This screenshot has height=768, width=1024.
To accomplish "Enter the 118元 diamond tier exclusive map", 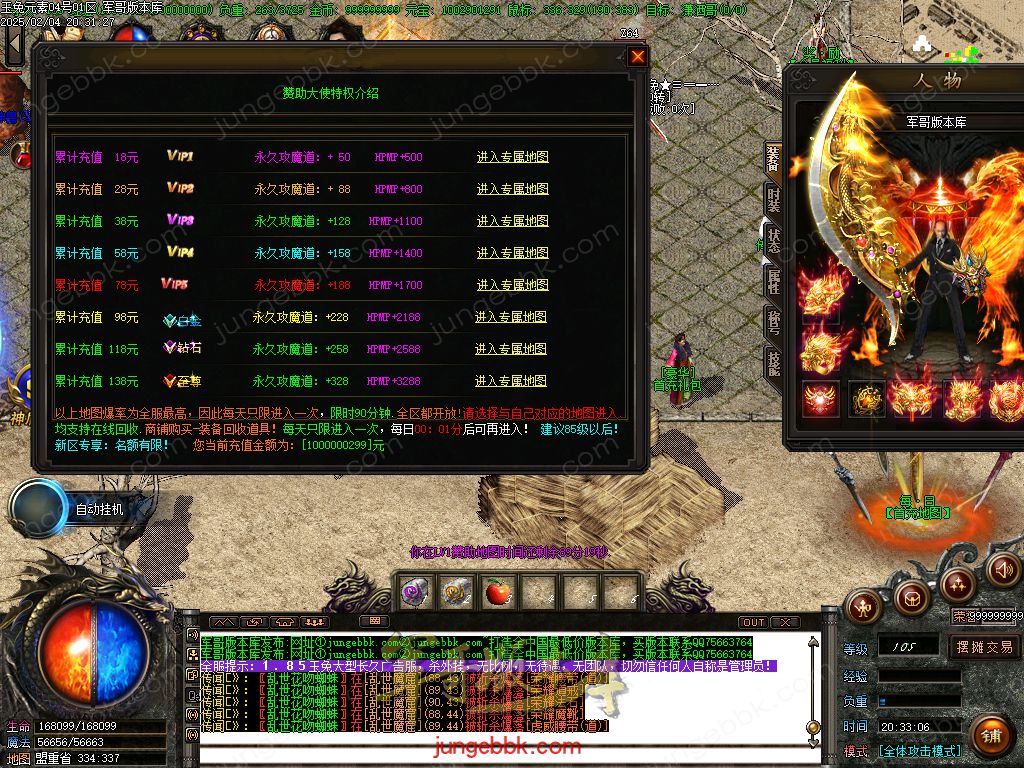I will pyautogui.click(x=511, y=349).
